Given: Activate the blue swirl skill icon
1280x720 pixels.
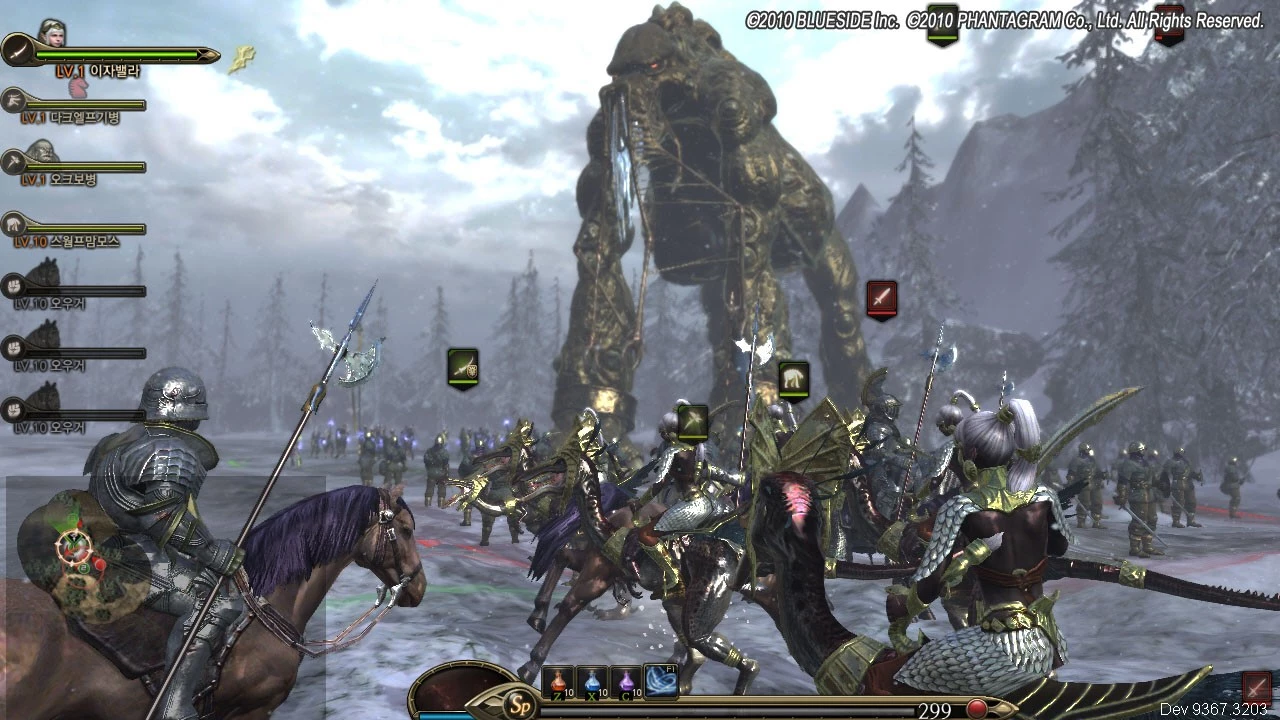Looking at the screenshot, I should (x=661, y=681).
